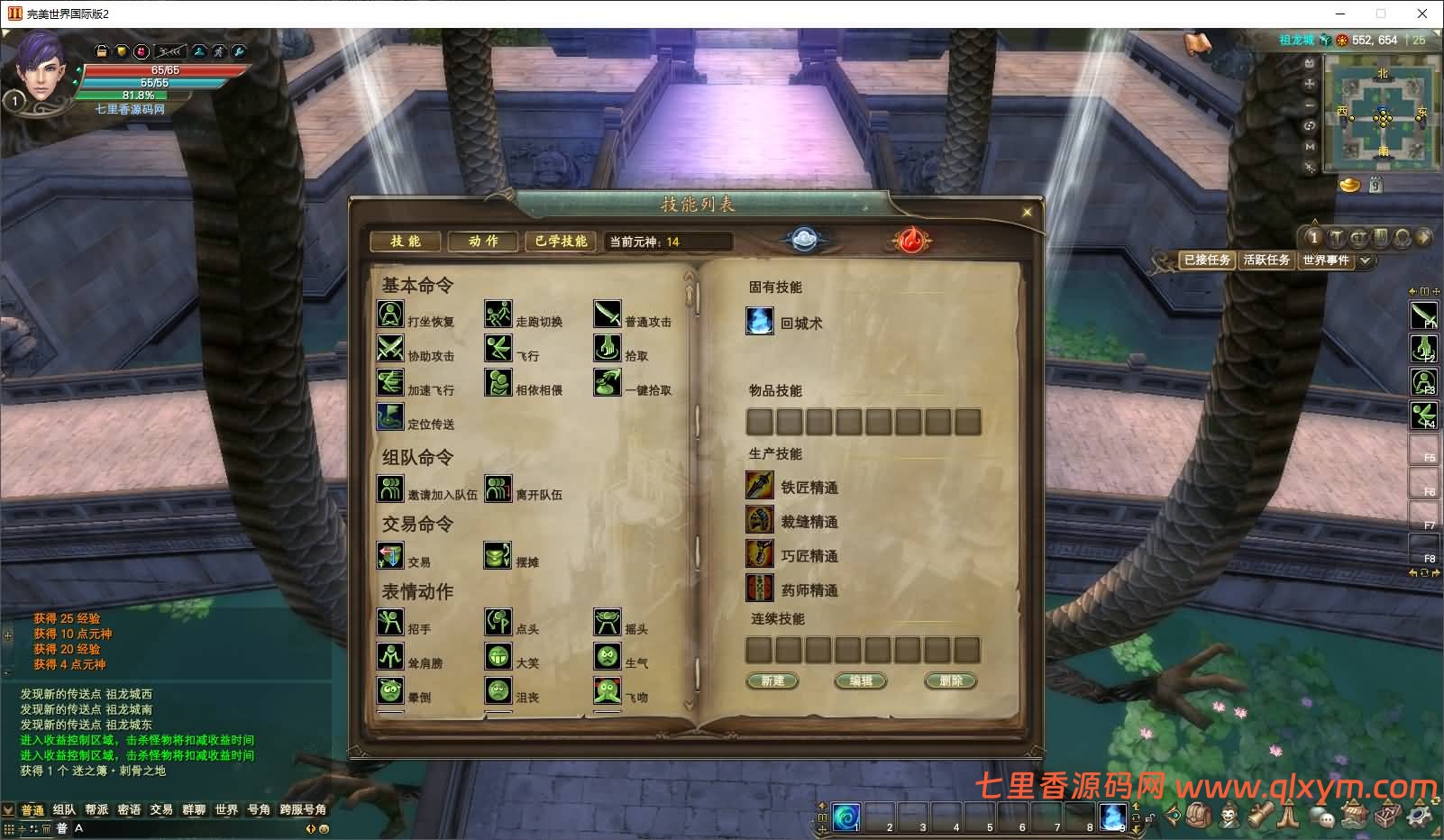Click the 摆摊 stall setup icon
The height and width of the screenshot is (840, 1444).
tap(498, 557)
